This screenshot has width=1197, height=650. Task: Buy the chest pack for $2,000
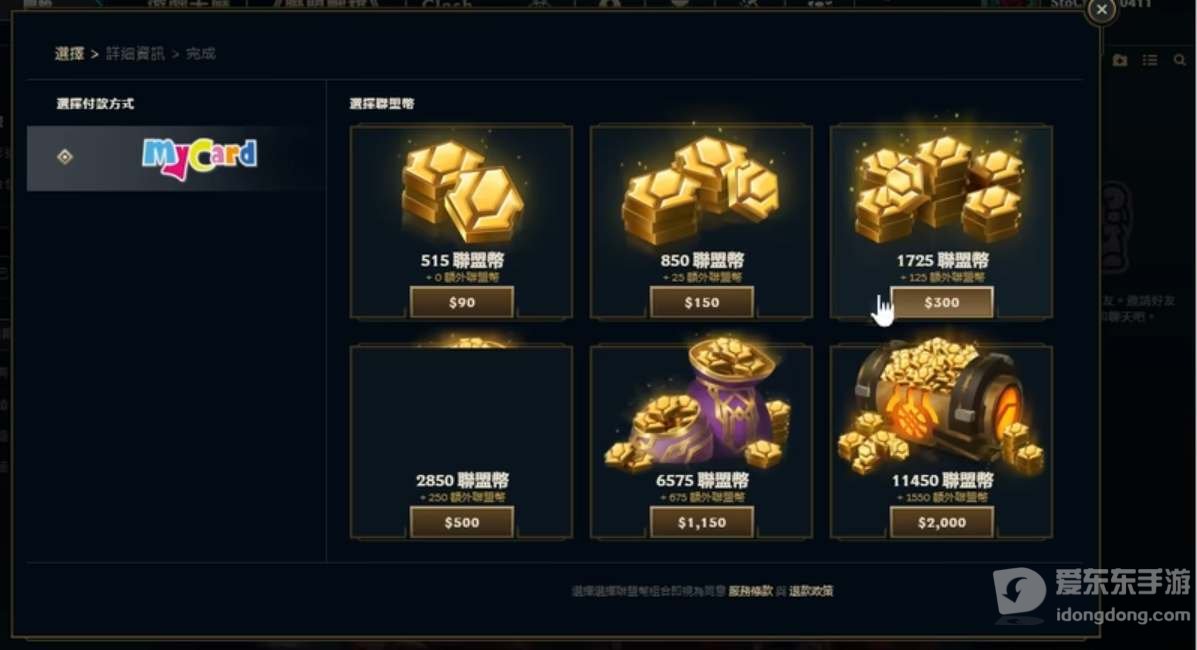(x=941, y=522)
